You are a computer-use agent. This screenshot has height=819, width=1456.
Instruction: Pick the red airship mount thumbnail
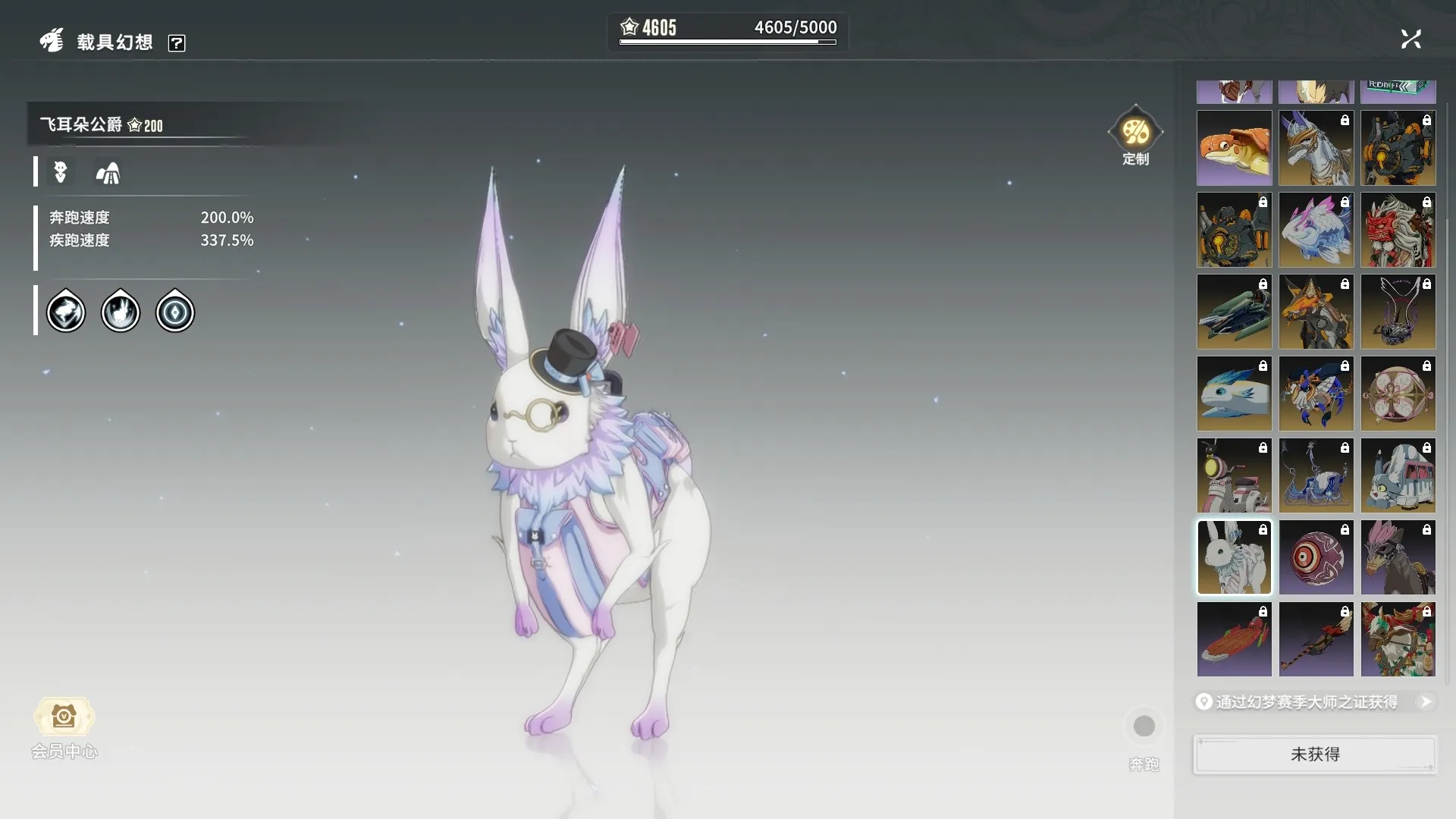[x=1234, y=639]
